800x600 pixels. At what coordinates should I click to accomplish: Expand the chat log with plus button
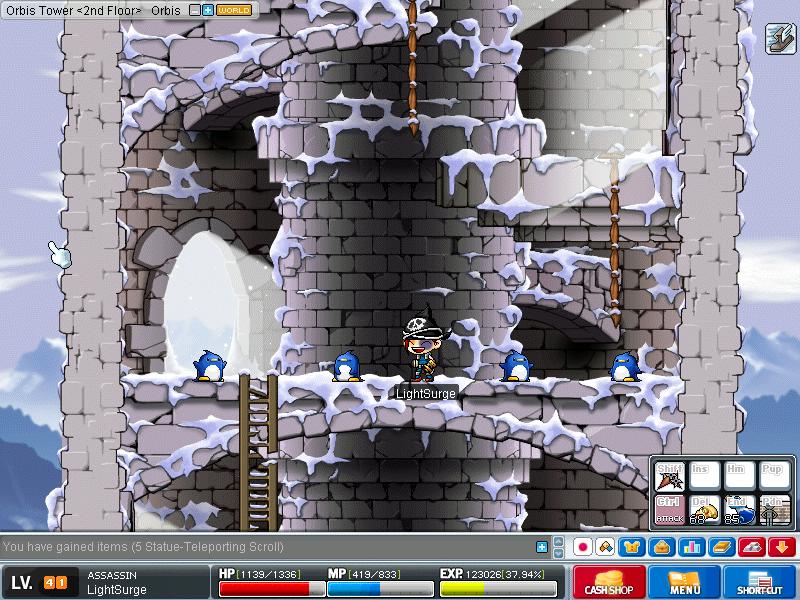coord(542,547)
